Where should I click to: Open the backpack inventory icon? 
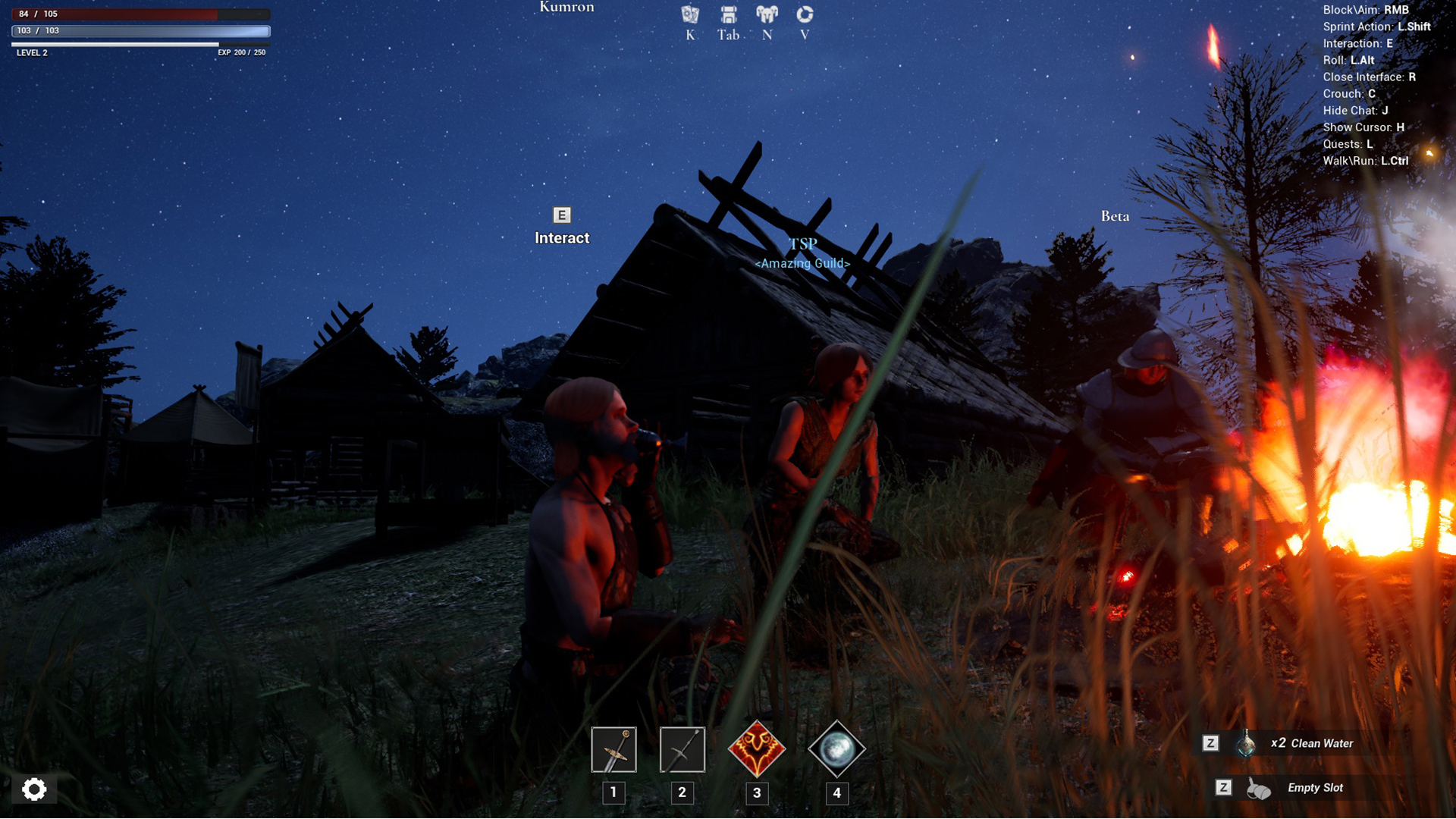728,14
